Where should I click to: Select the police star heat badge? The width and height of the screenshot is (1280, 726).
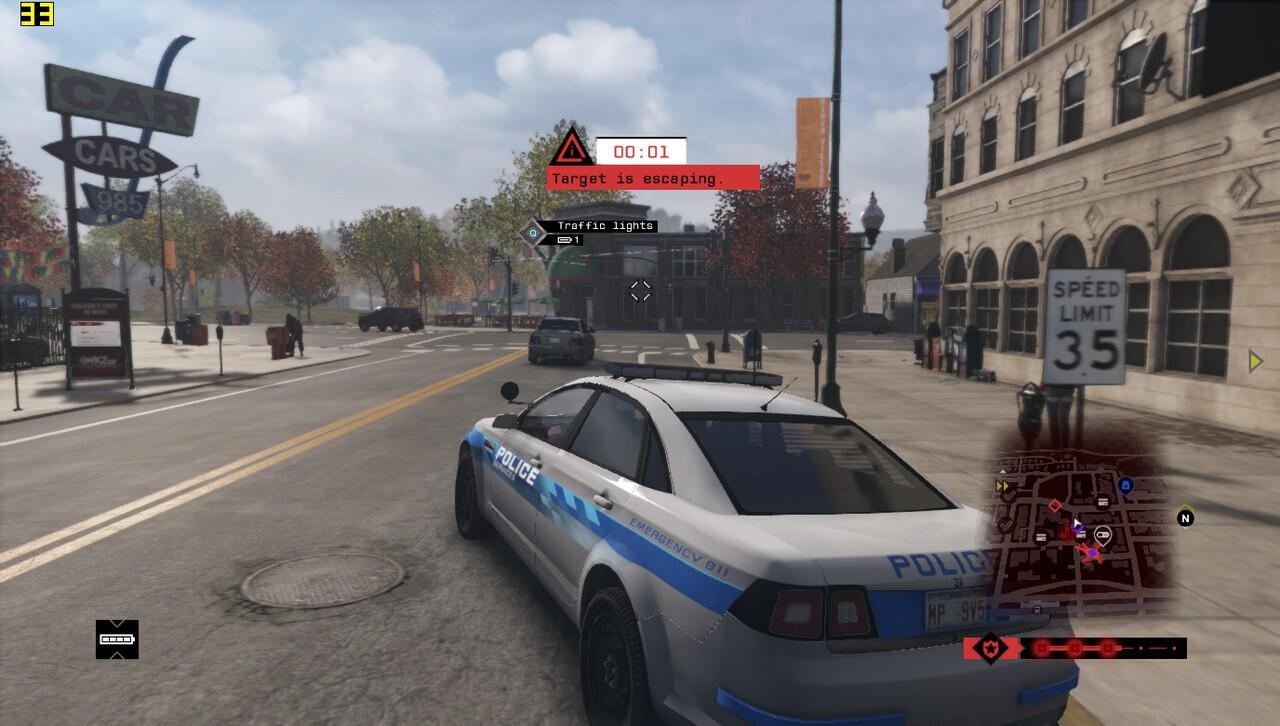click(x=990, y=648)
